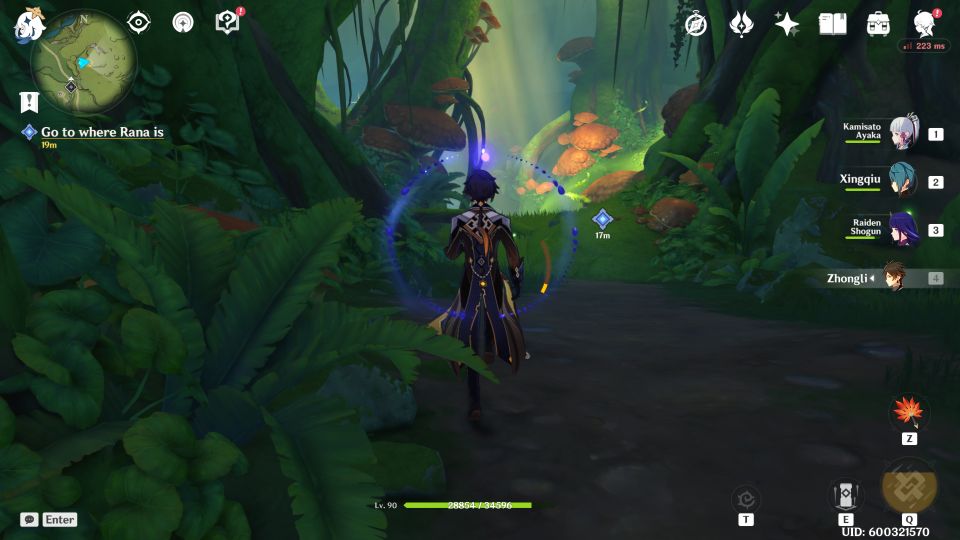Screen dimensions: 960x540
Task: Open the eye-shaped events overview icon
Action: click(x=138, y=22)
